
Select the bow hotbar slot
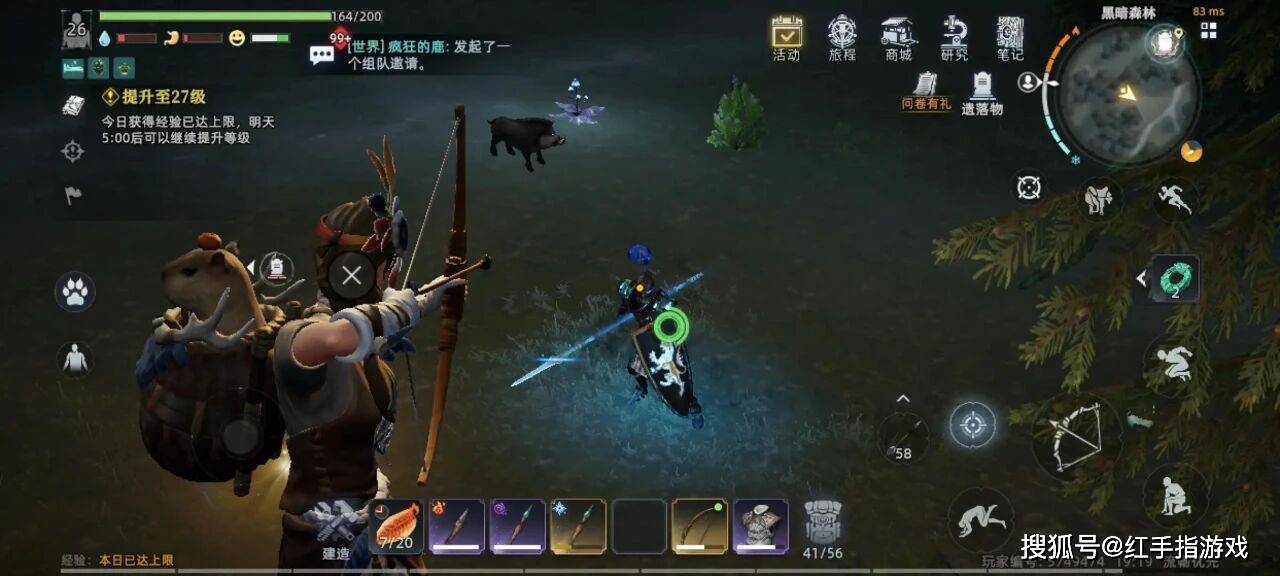[699, 526]
